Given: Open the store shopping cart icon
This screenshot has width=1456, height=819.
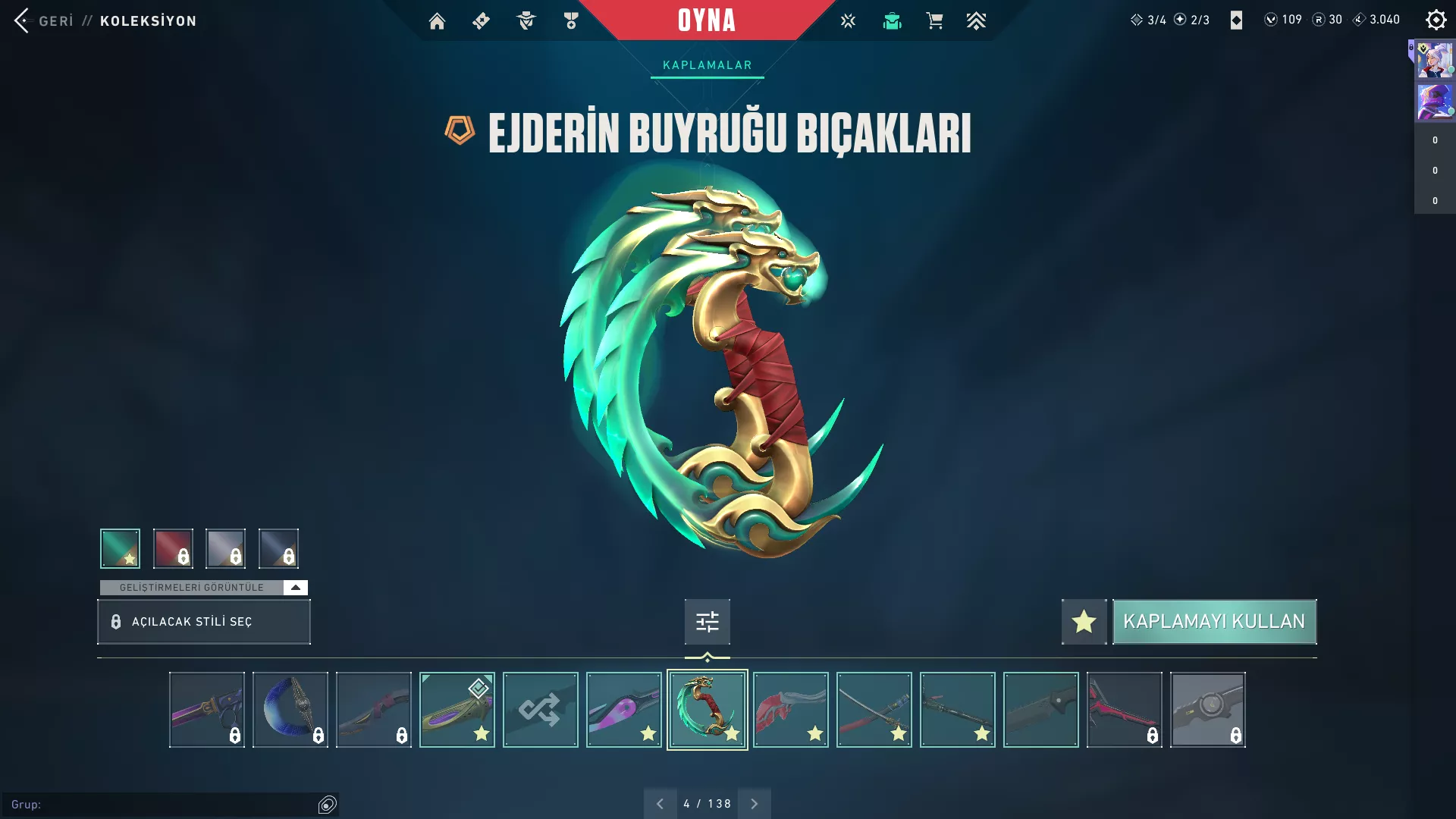Looking at the screenshot, I should coord(934,21).
